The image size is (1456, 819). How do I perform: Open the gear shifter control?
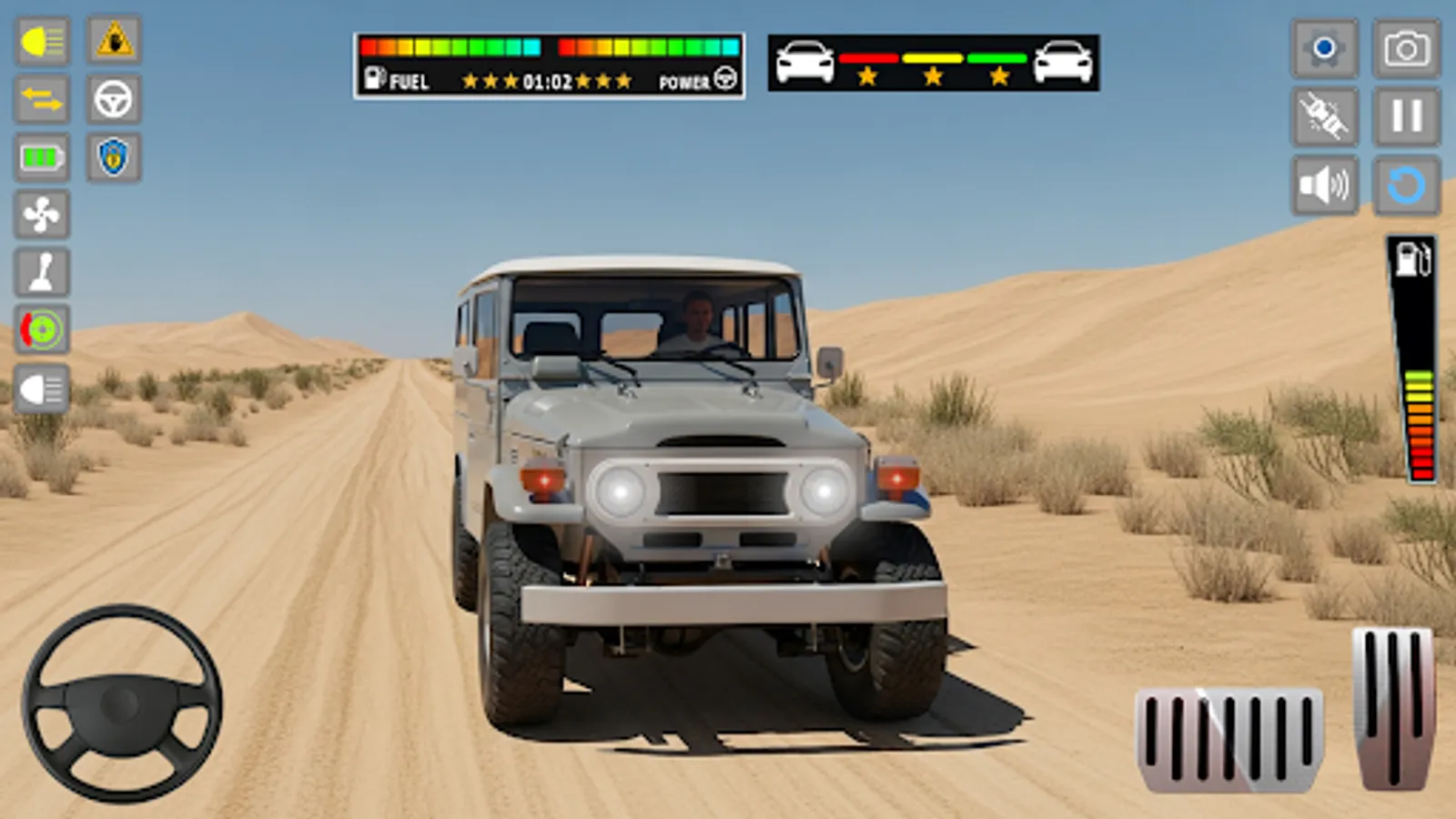pos(40,271)
